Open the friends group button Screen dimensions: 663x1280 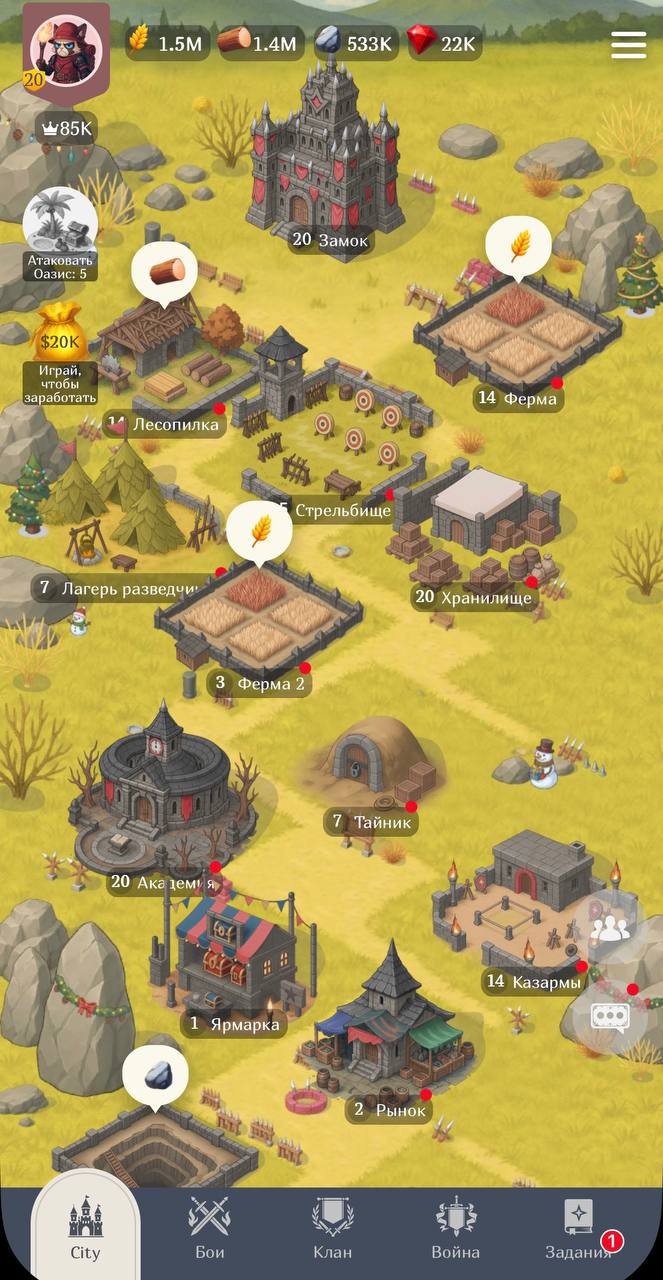pyautogui.click(x=609, y=929)
